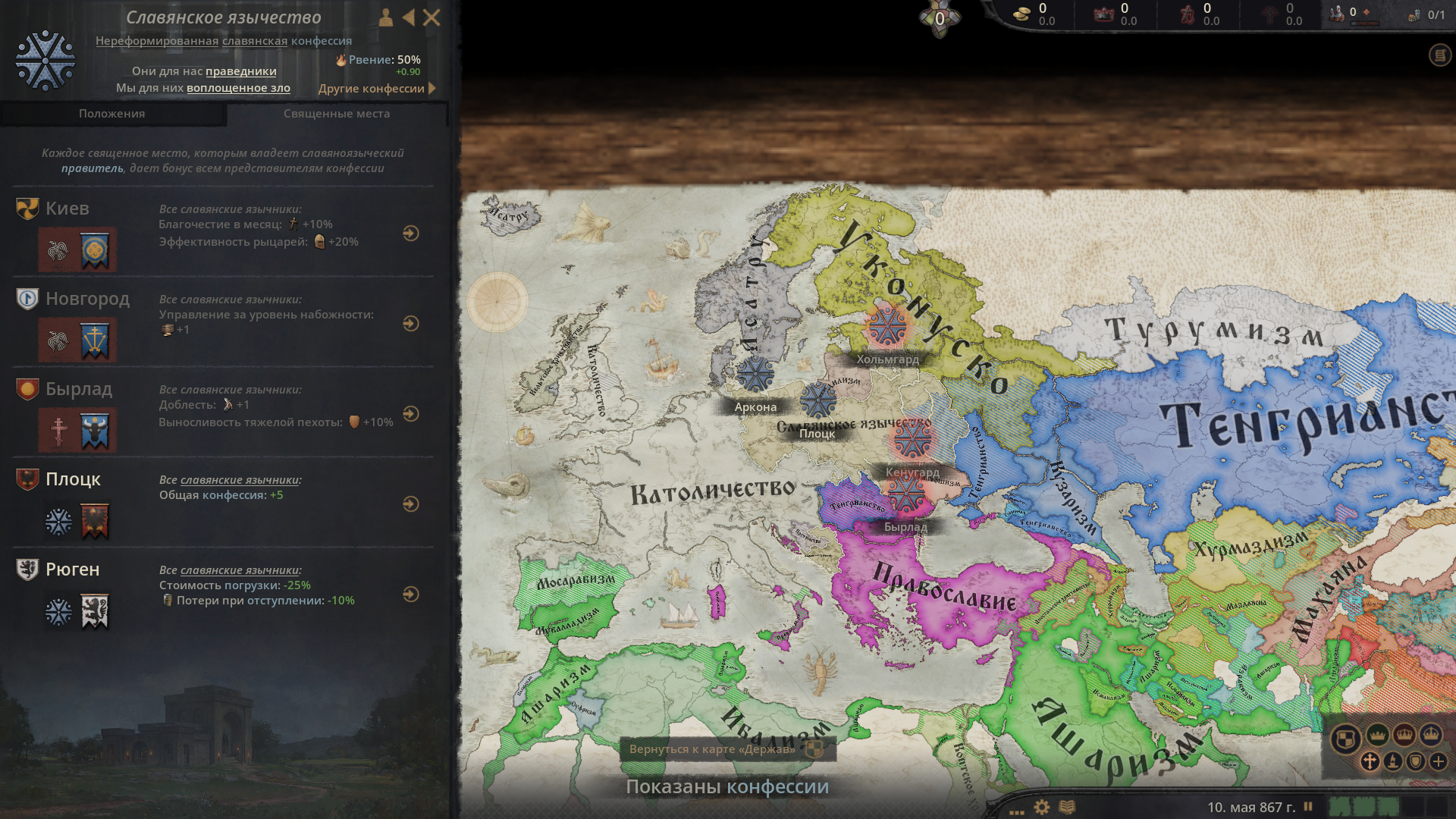Select the Хольмгард holy site map marker
The image size is (1456, 819).
[886, 326]
